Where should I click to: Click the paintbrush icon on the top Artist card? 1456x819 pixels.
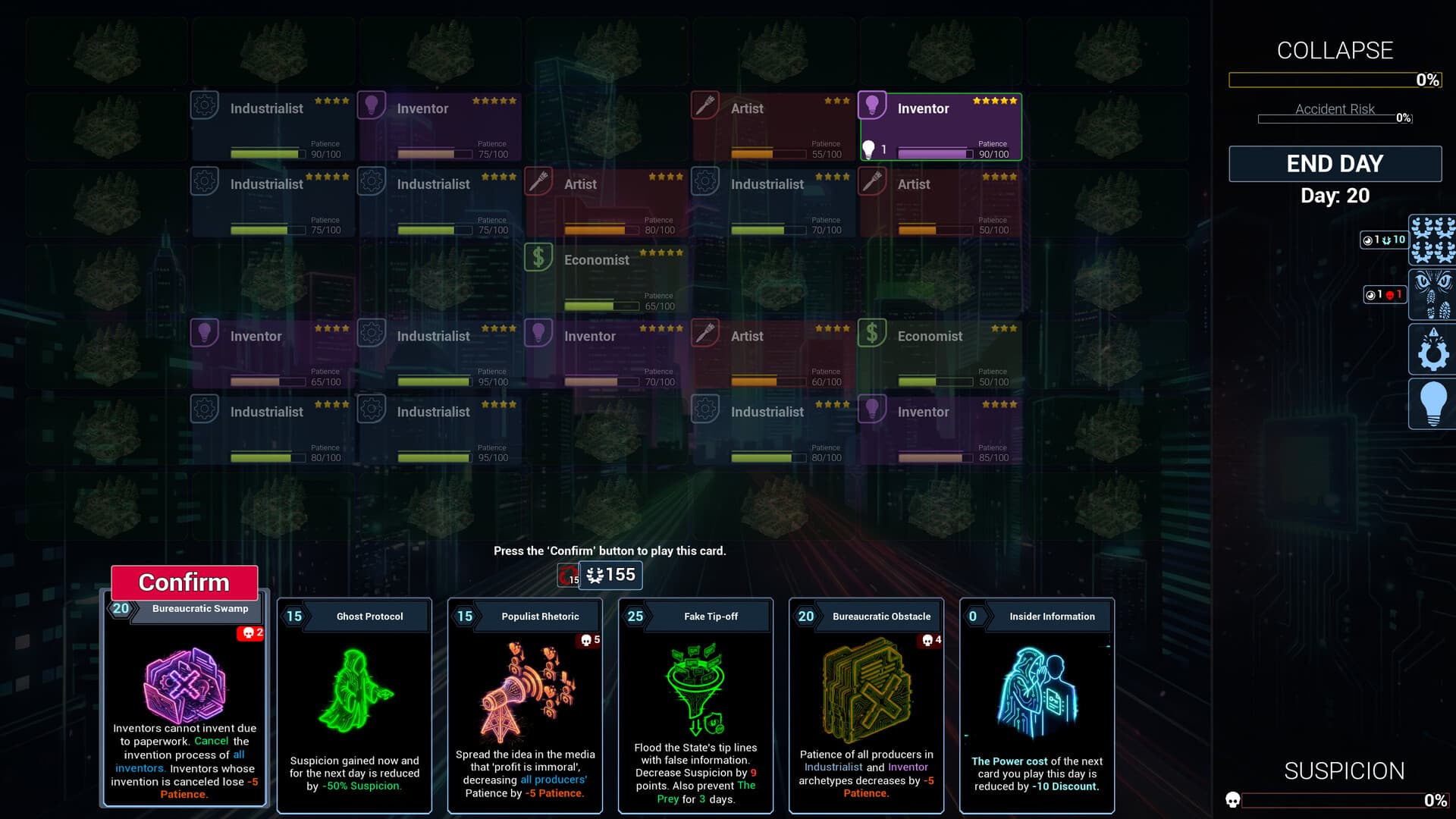705,105
